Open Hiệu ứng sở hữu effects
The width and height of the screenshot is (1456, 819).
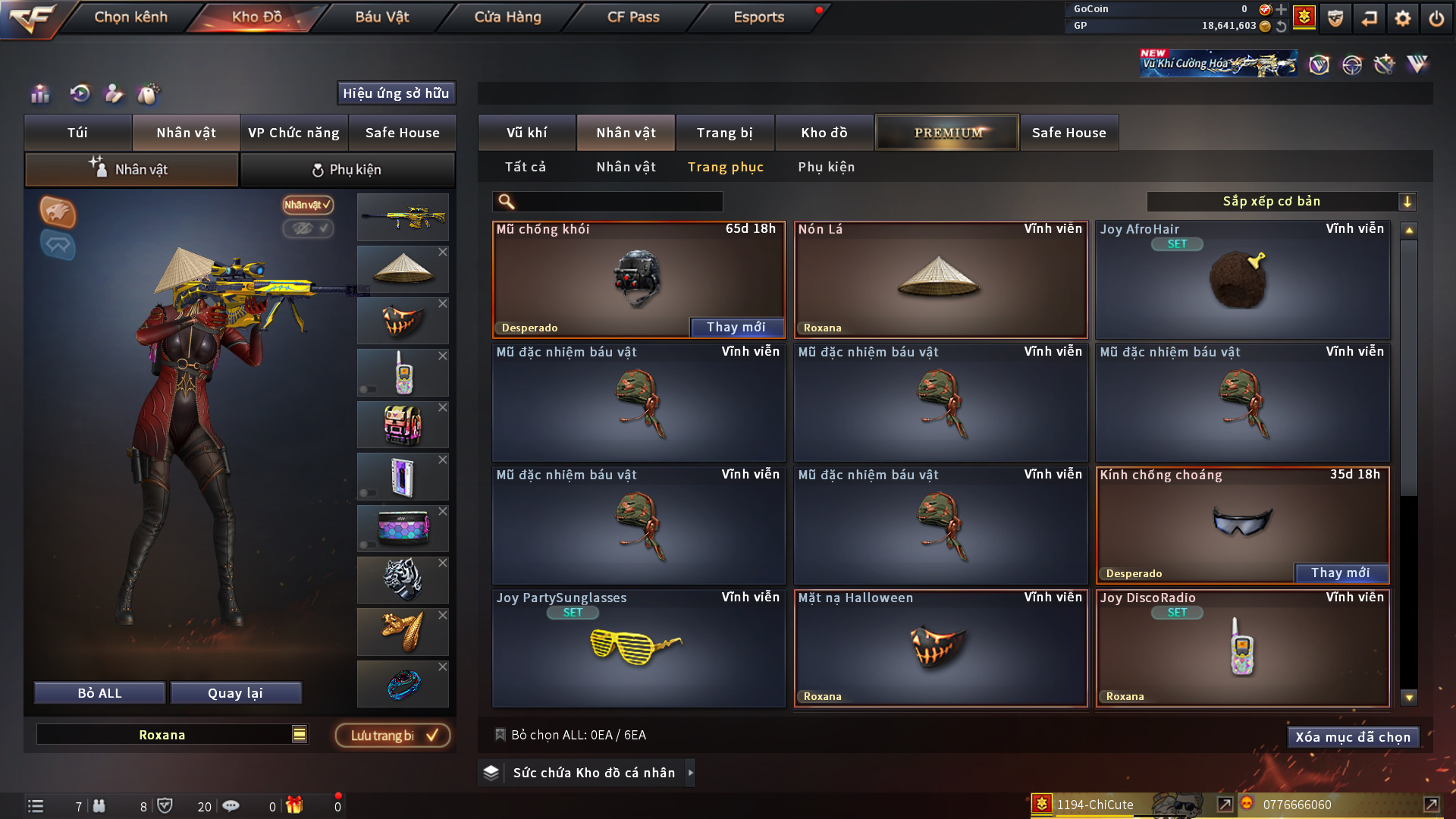(x=396, y=93)
